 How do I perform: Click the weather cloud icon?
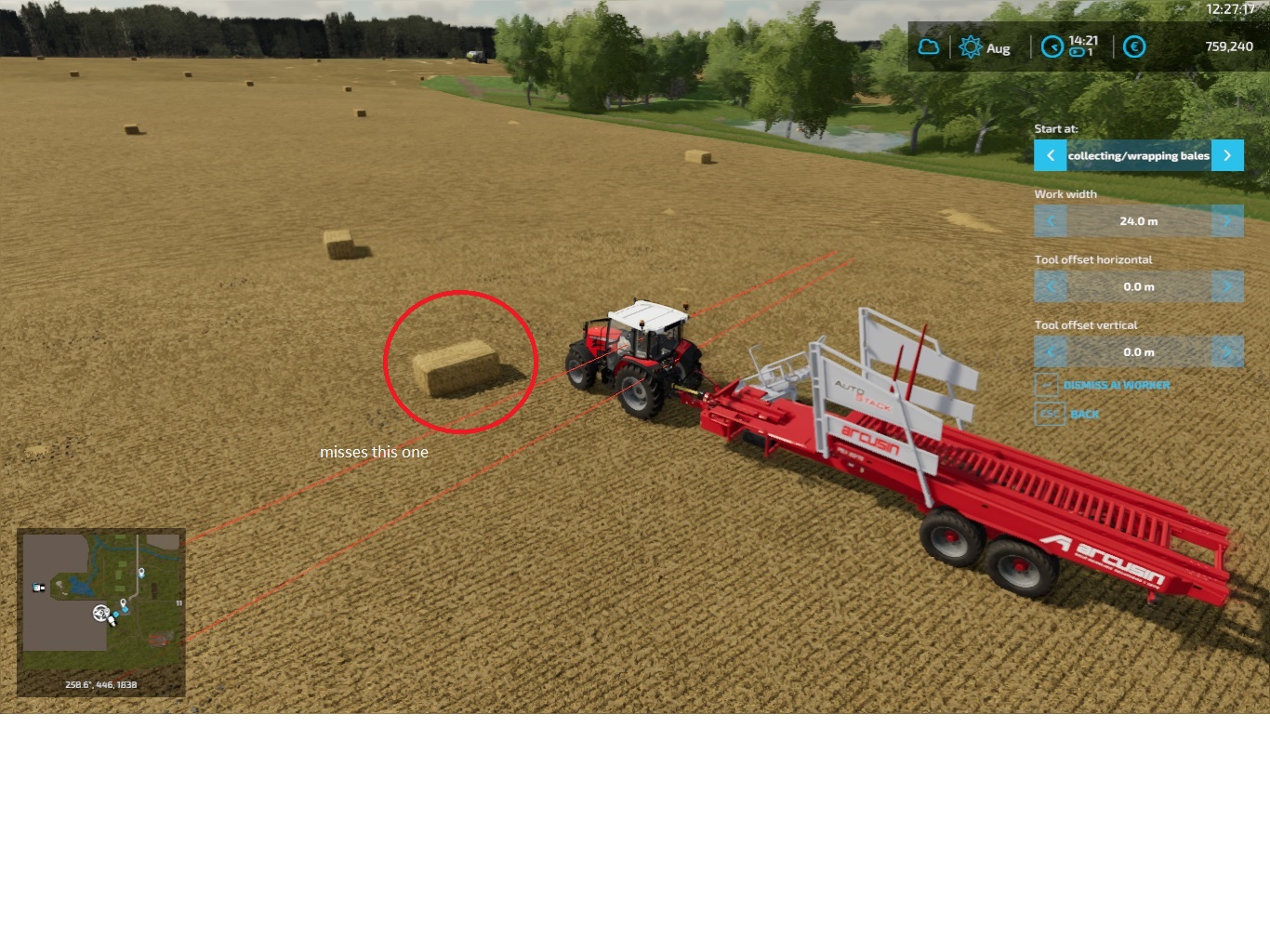pyautogui.click(x=928, y=46)
